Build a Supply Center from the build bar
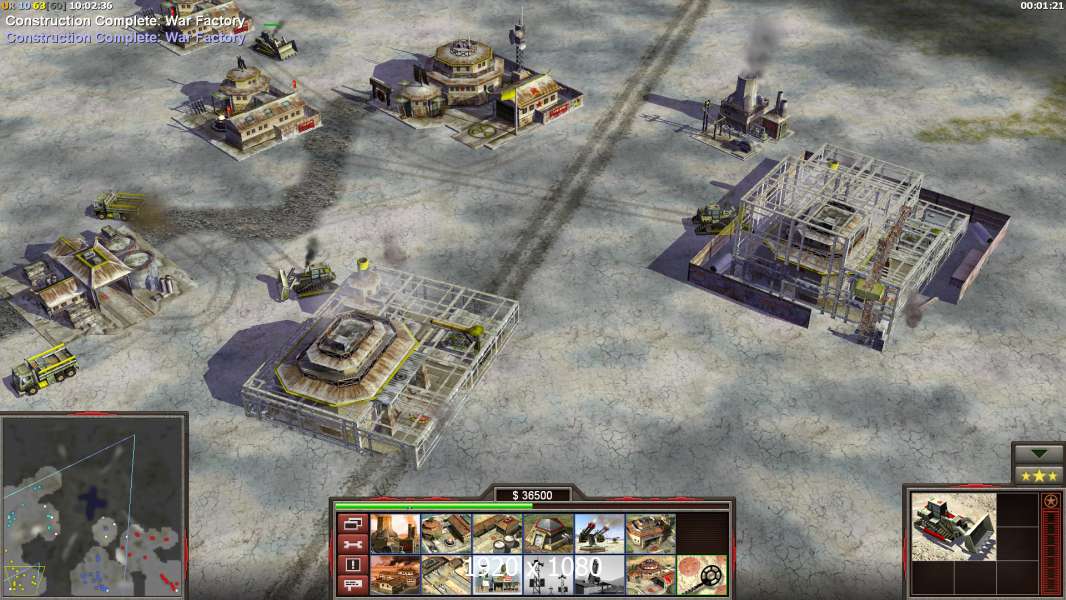 [497, 533]
